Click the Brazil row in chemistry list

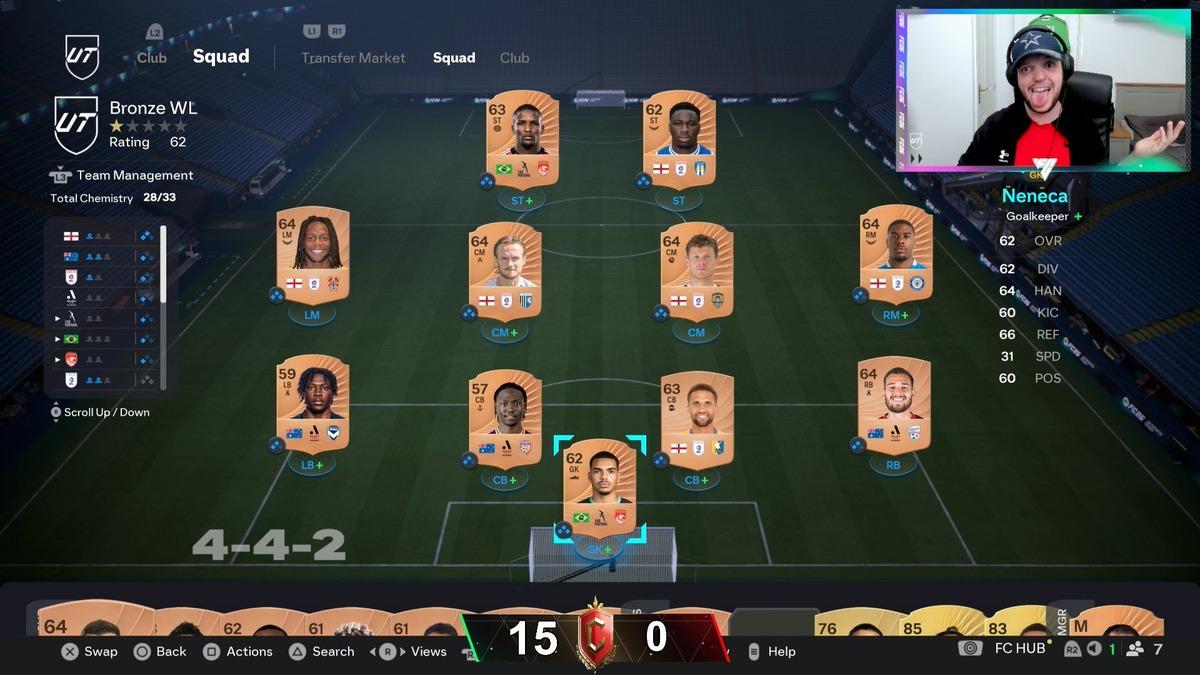tap(100, 339)
